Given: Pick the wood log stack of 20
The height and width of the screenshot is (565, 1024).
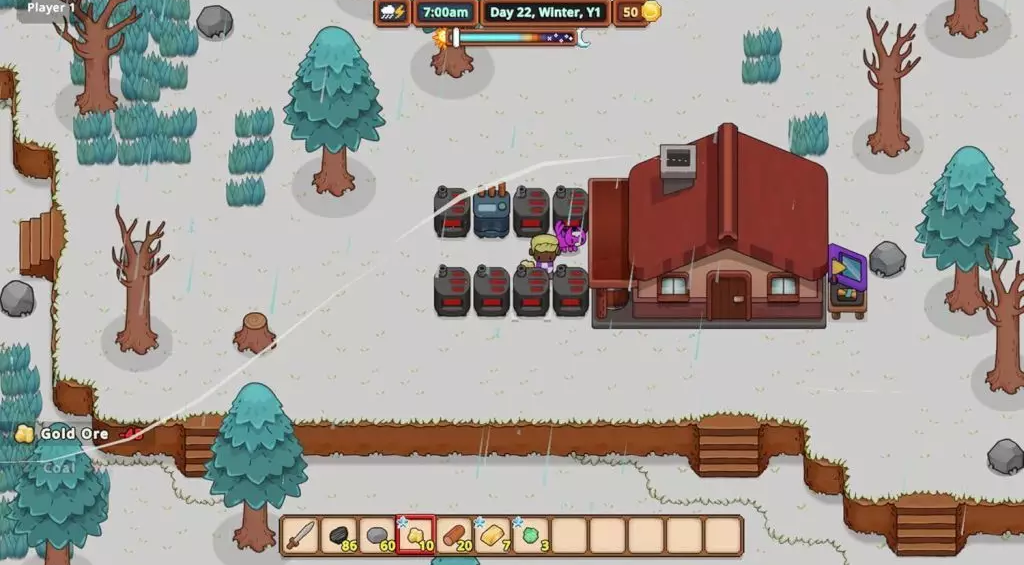Looking at the screenshot, I should pyautogui.click(x=454, y=536).
